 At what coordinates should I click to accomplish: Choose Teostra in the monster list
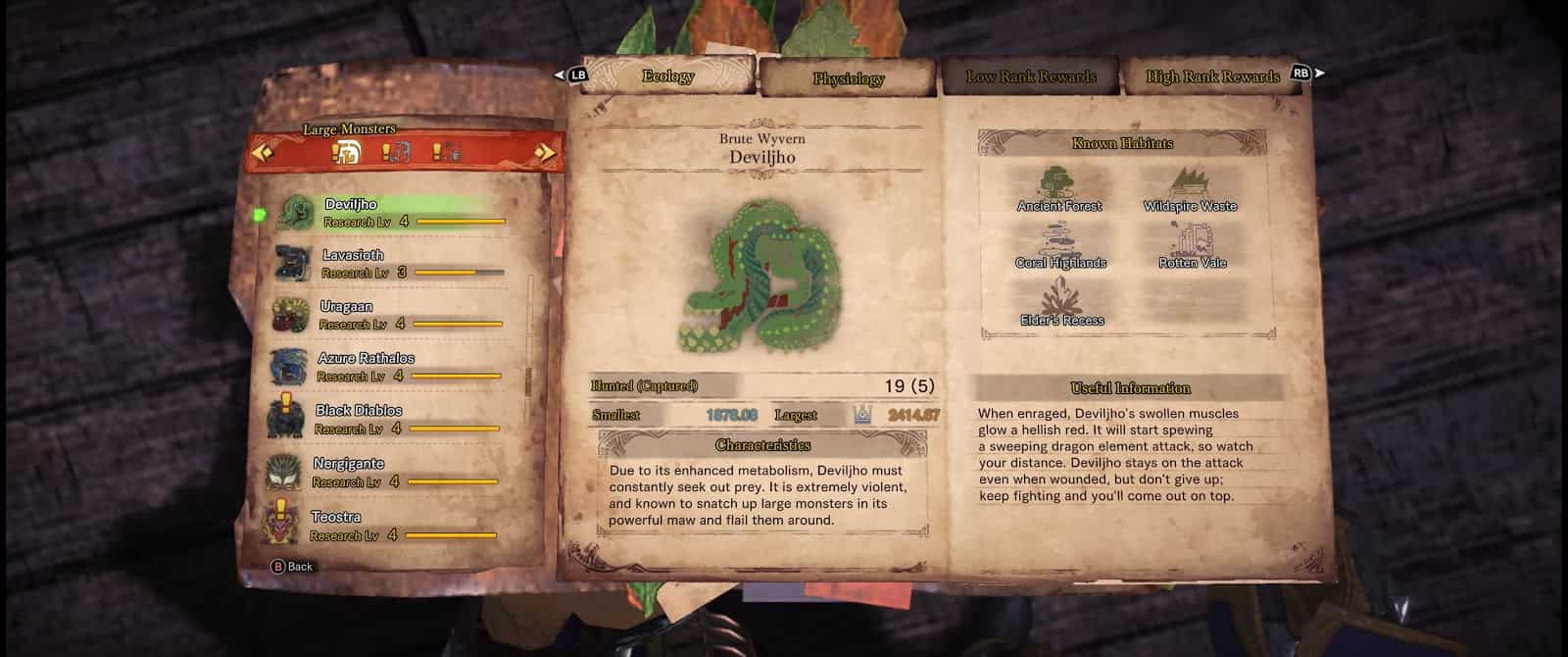[382, 525]
